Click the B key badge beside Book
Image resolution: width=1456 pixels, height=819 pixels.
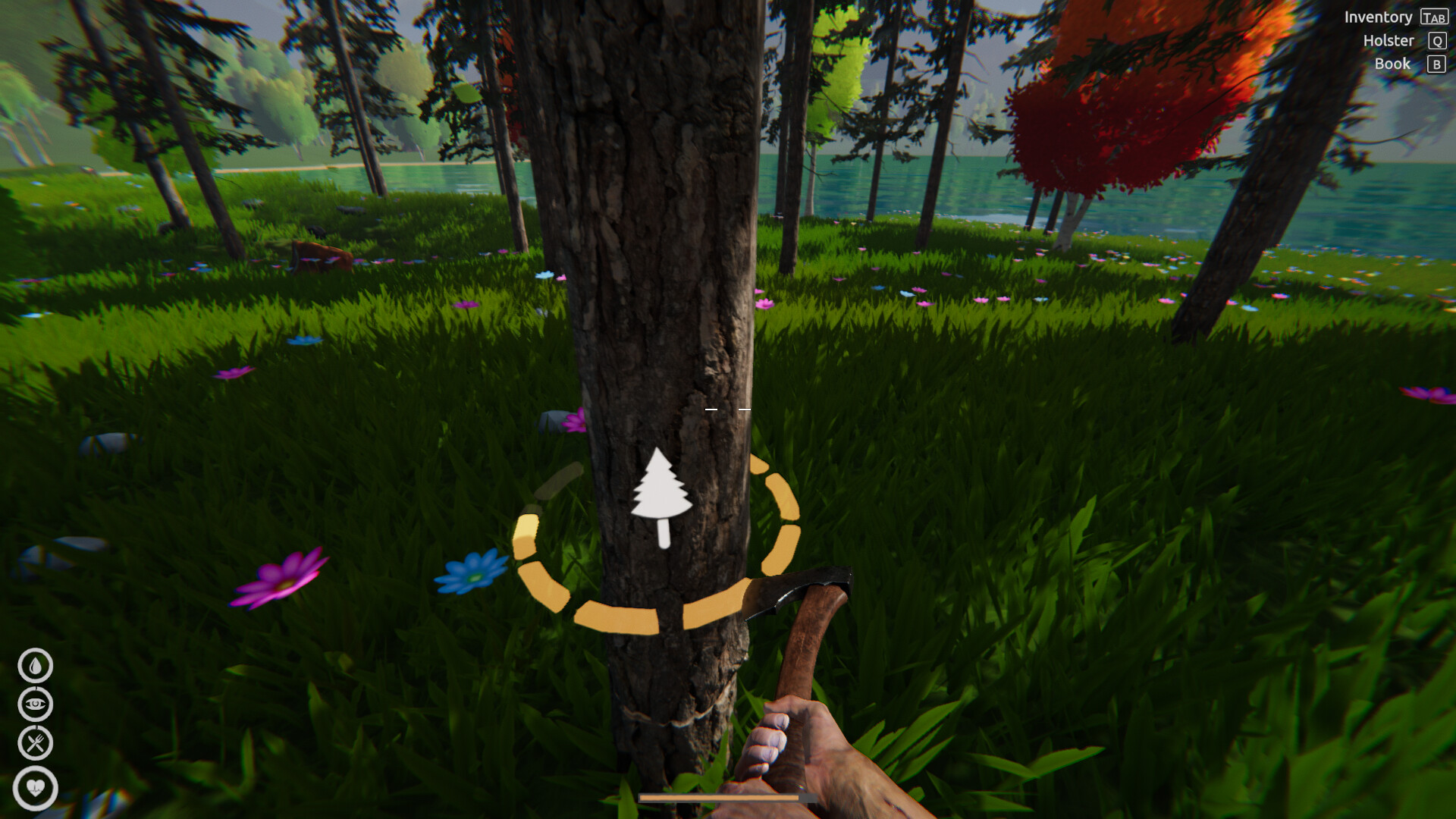(x=1436, y=64)
